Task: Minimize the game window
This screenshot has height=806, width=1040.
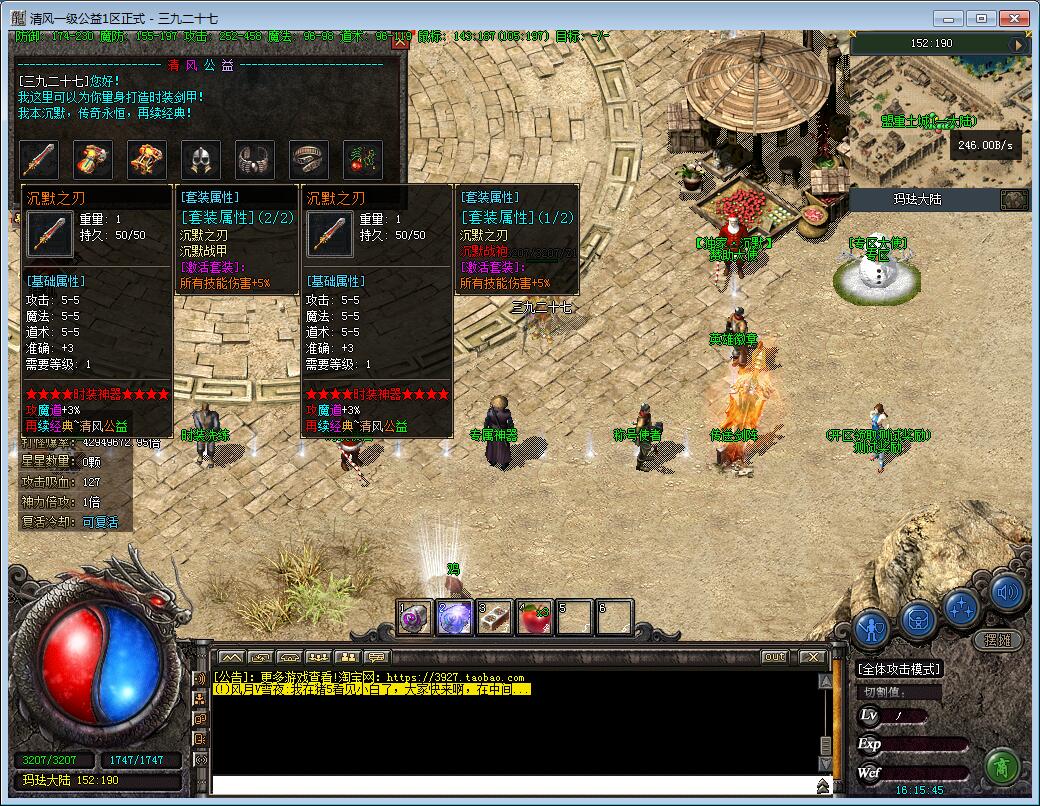Action: 950,18
